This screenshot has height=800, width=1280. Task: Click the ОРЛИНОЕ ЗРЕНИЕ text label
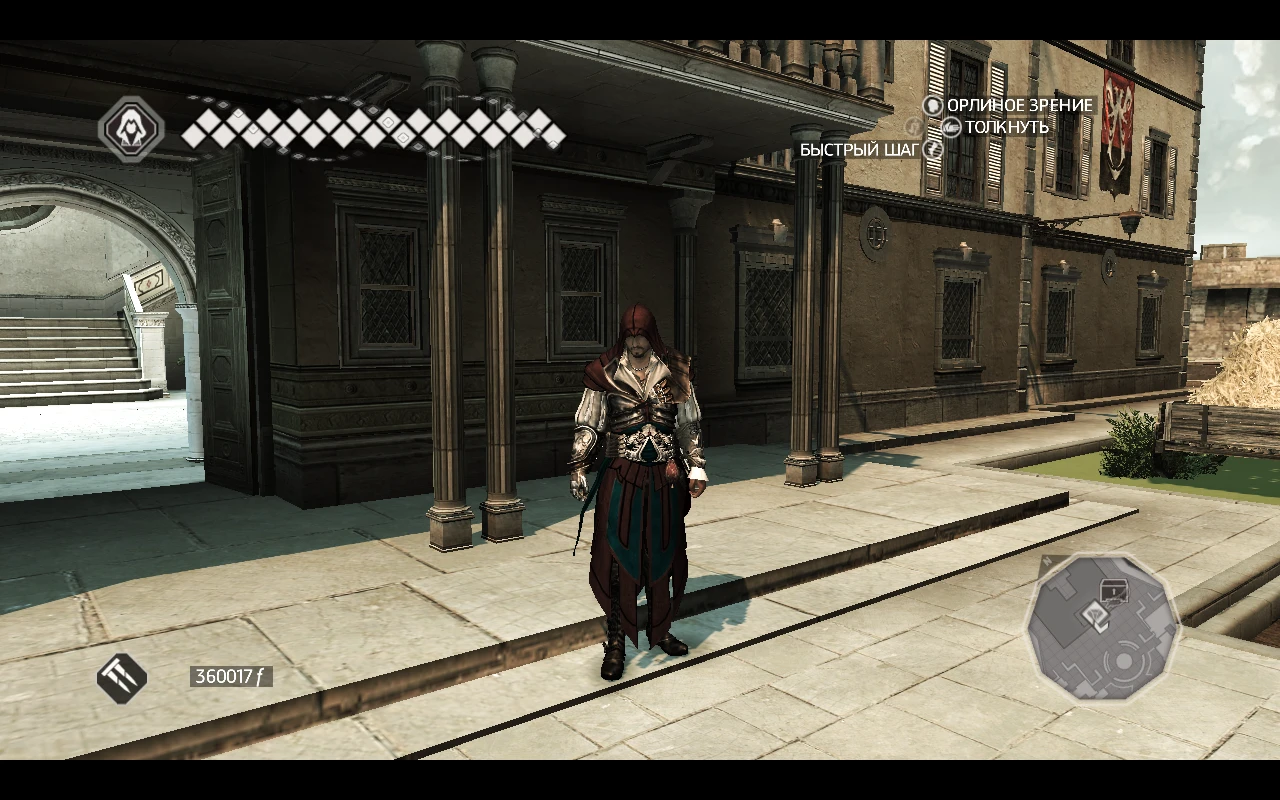point(1020,104)
